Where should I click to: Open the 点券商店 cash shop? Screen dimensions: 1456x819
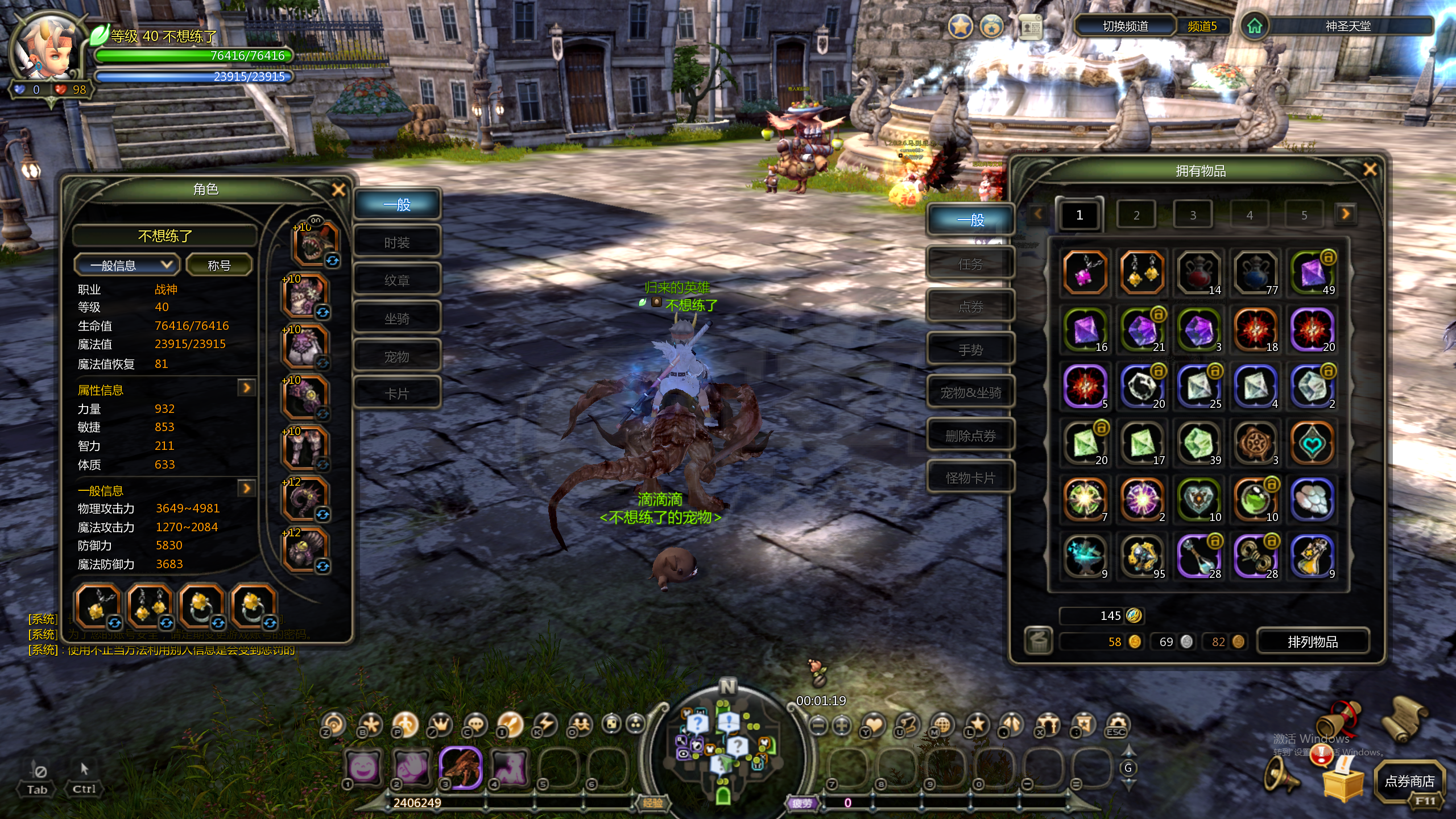pyautogui.click(x=1409, y=781)
